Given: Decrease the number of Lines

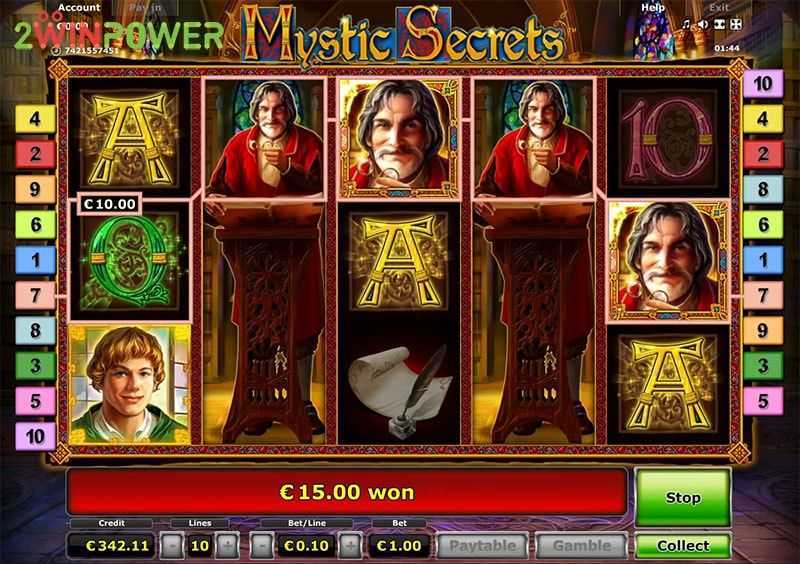Looking at the screenshot, I should click(172, 546).
